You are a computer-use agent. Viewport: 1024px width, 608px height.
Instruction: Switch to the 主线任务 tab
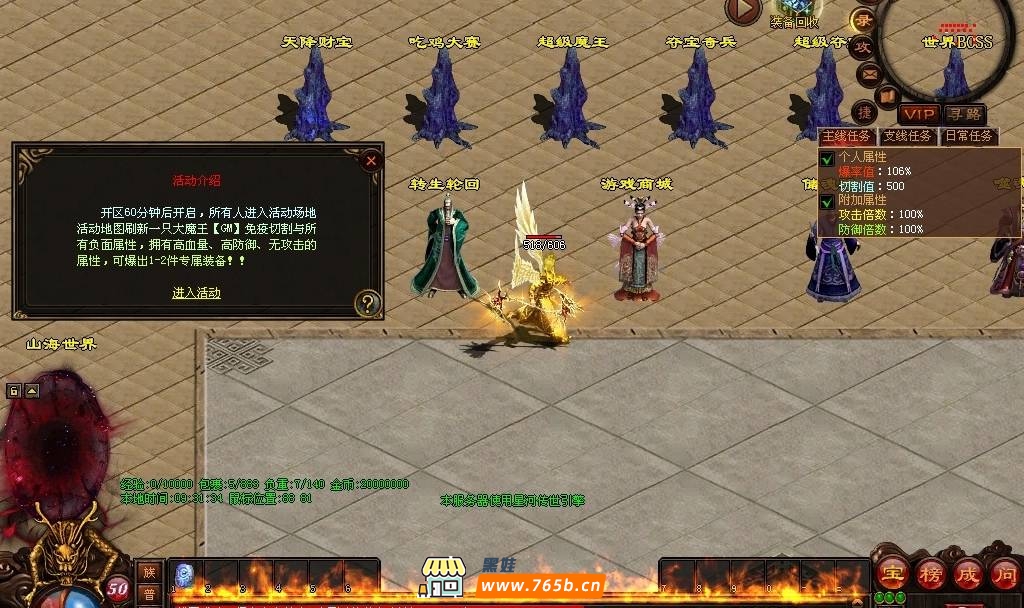click(848, 136)
